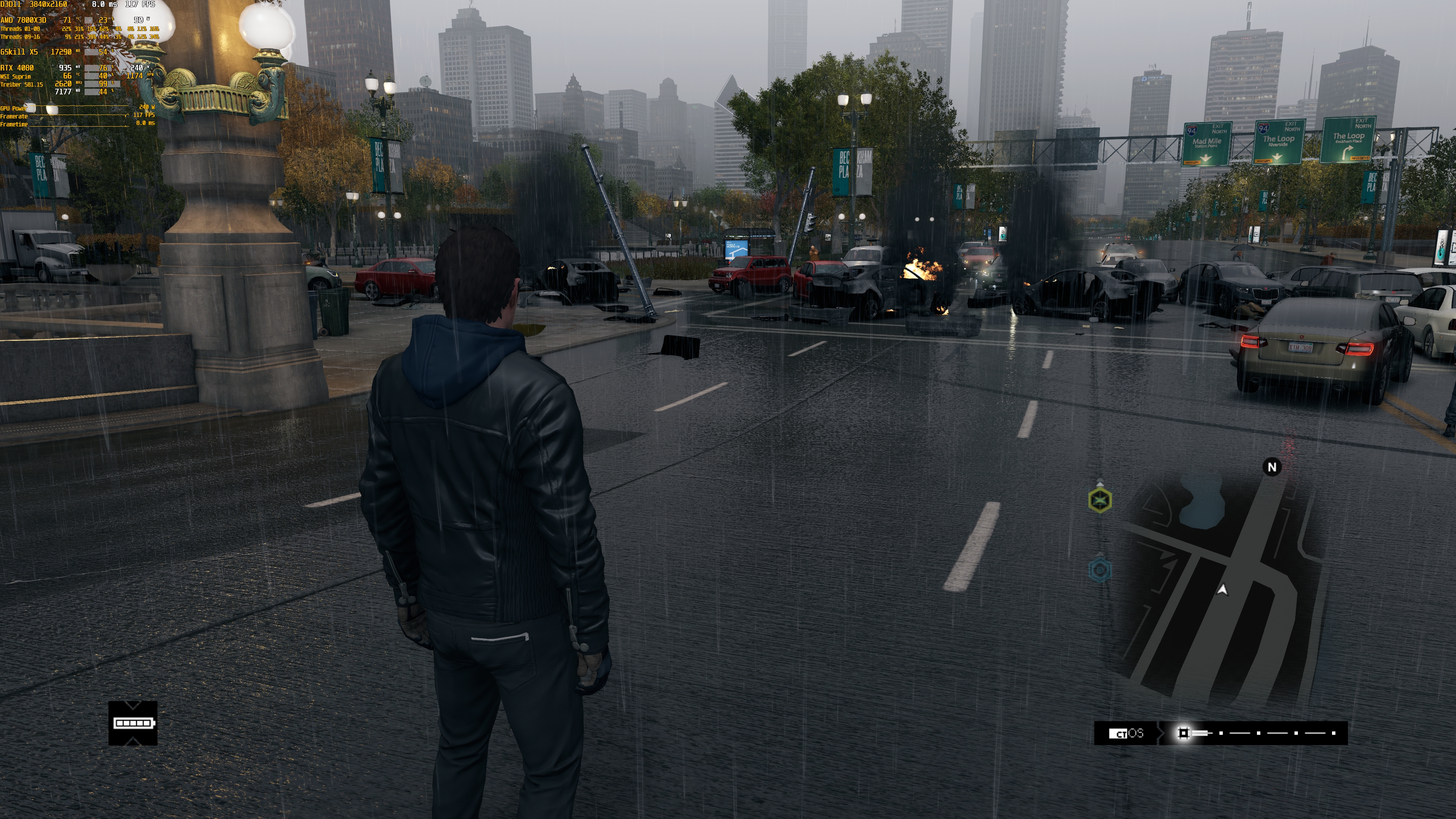Click the minimap in the lower right

coord(1221,588)
